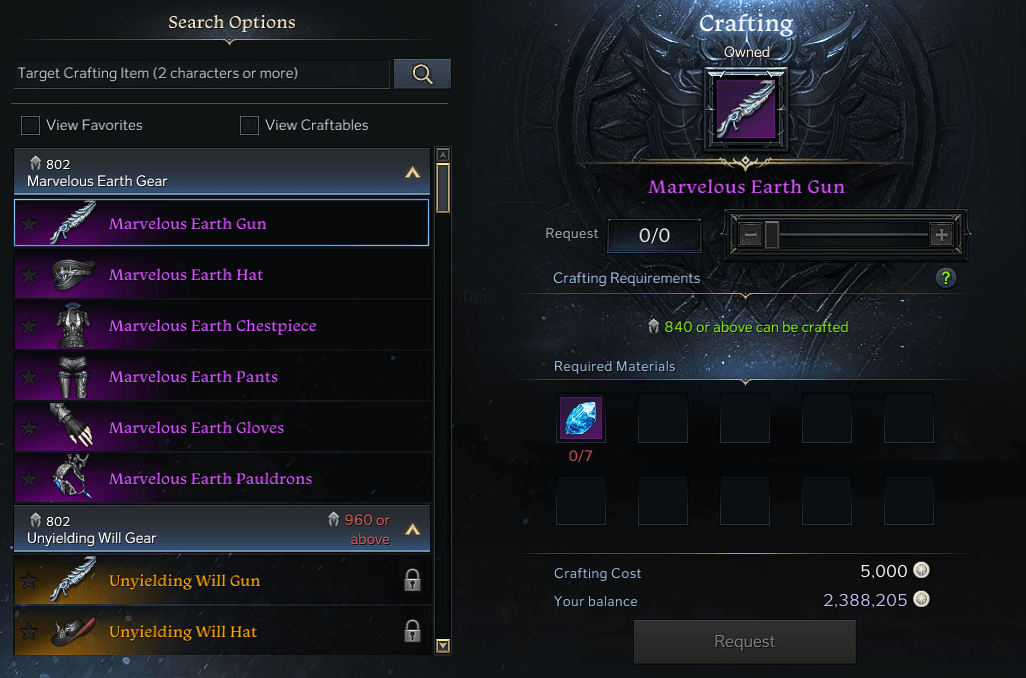Click the blue crystal required material slot
Screen dimensions: 1026x678
581,418
